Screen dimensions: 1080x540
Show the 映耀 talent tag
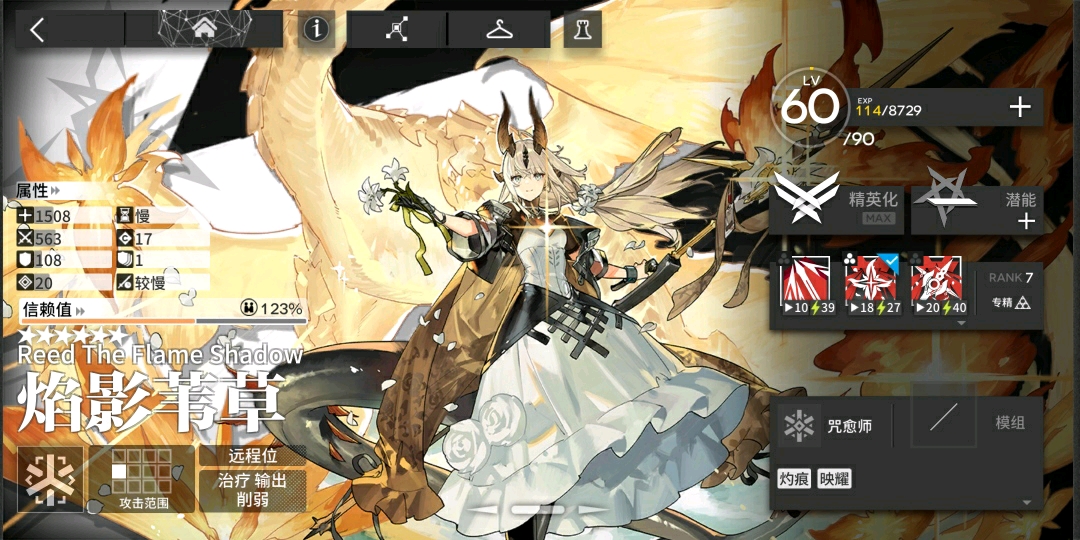(x=834, y=479)
